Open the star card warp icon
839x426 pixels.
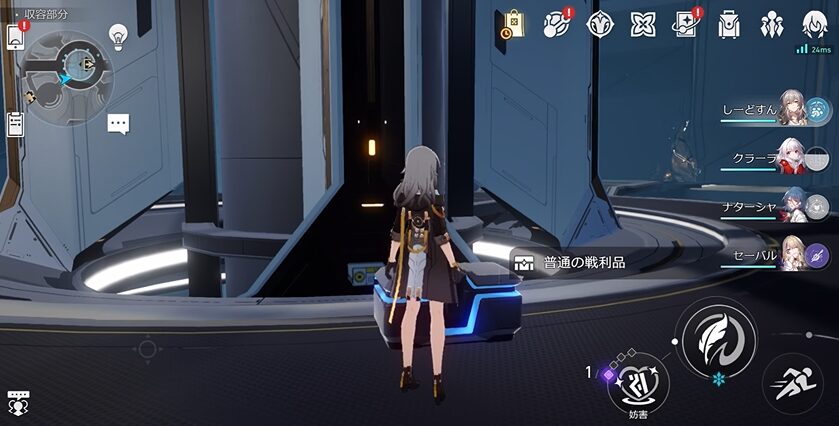pos(685,25)
